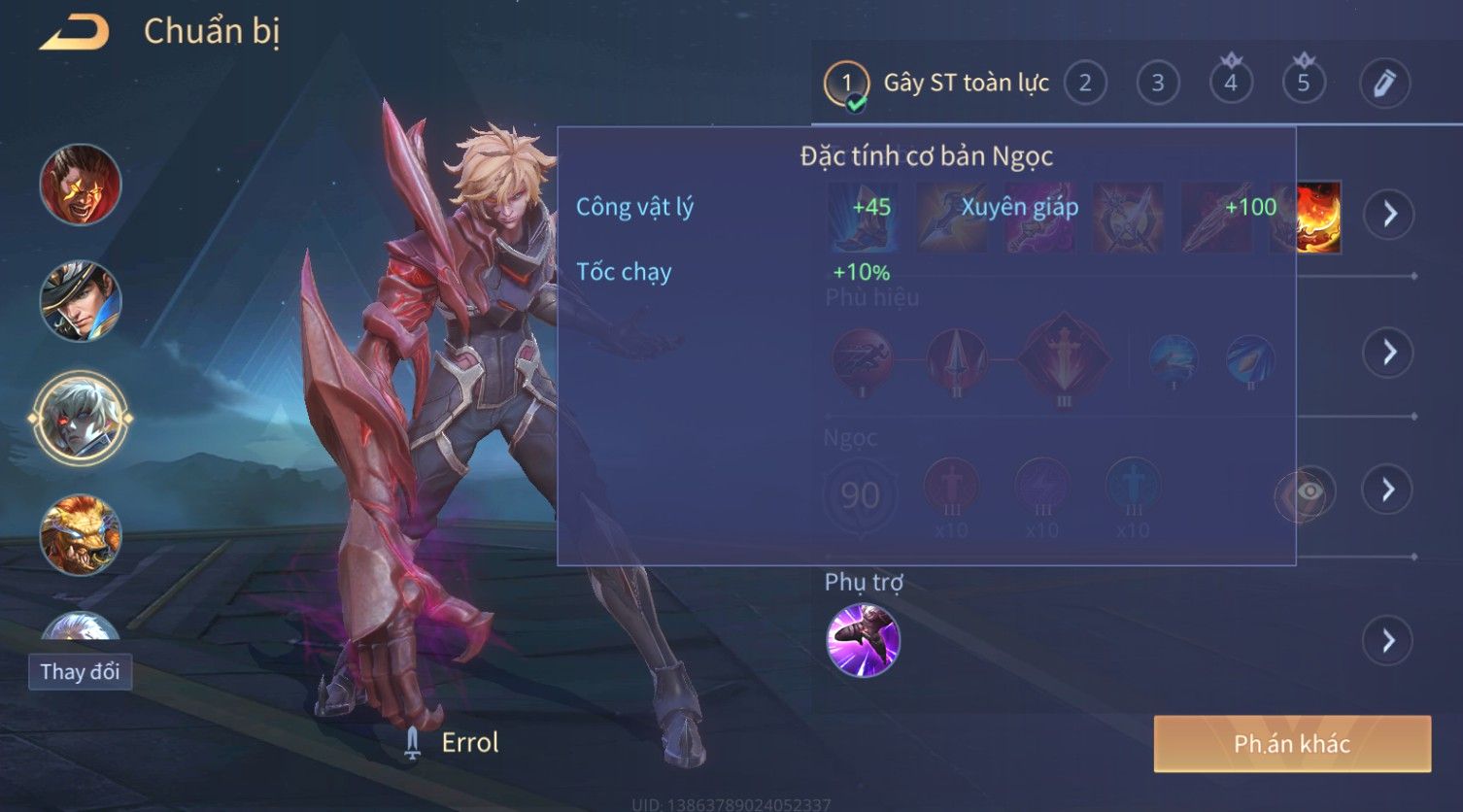Open the equipment items arrow

coord(1389,214)
